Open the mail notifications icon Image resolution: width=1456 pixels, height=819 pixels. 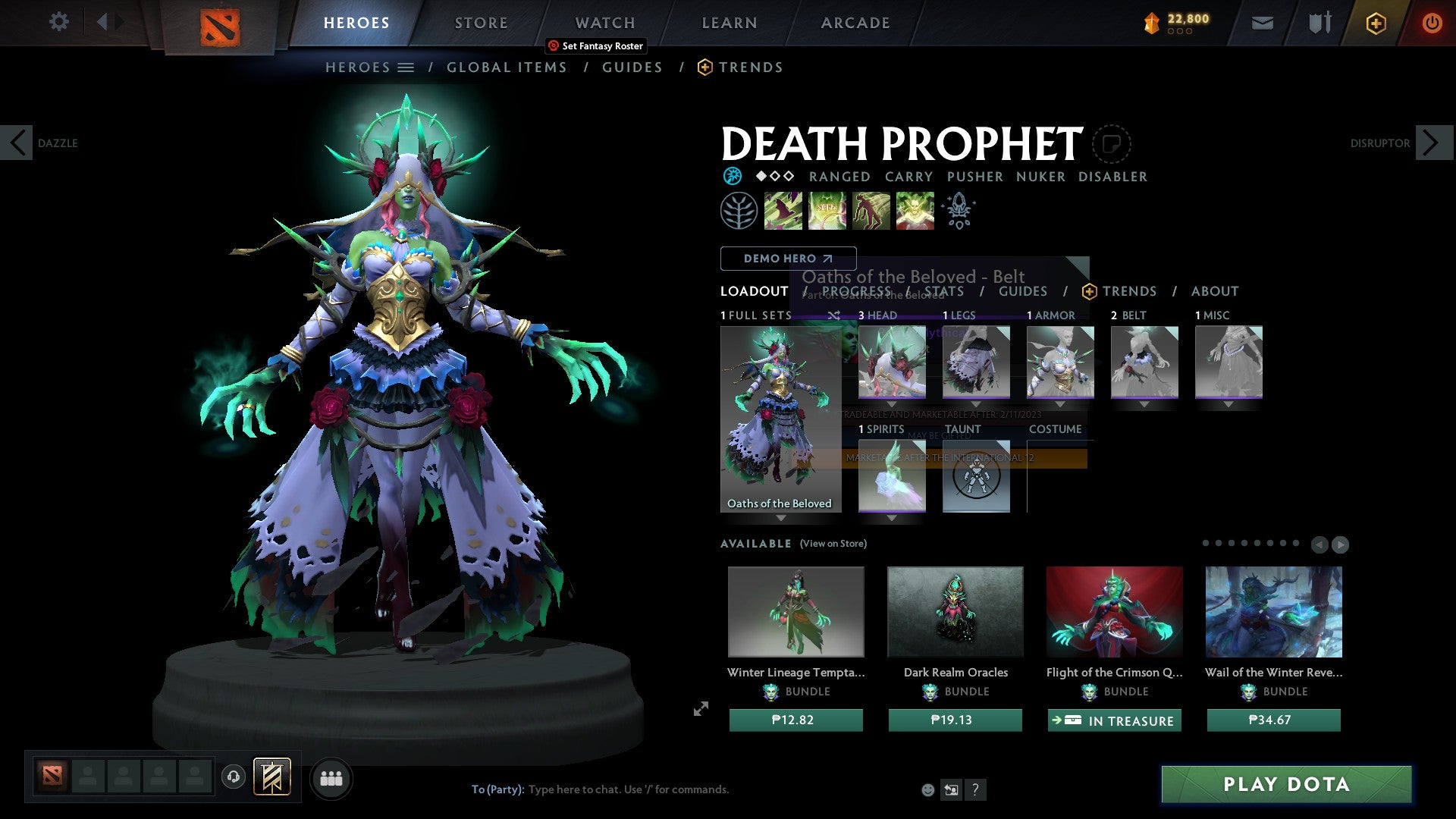point(1262,23)
